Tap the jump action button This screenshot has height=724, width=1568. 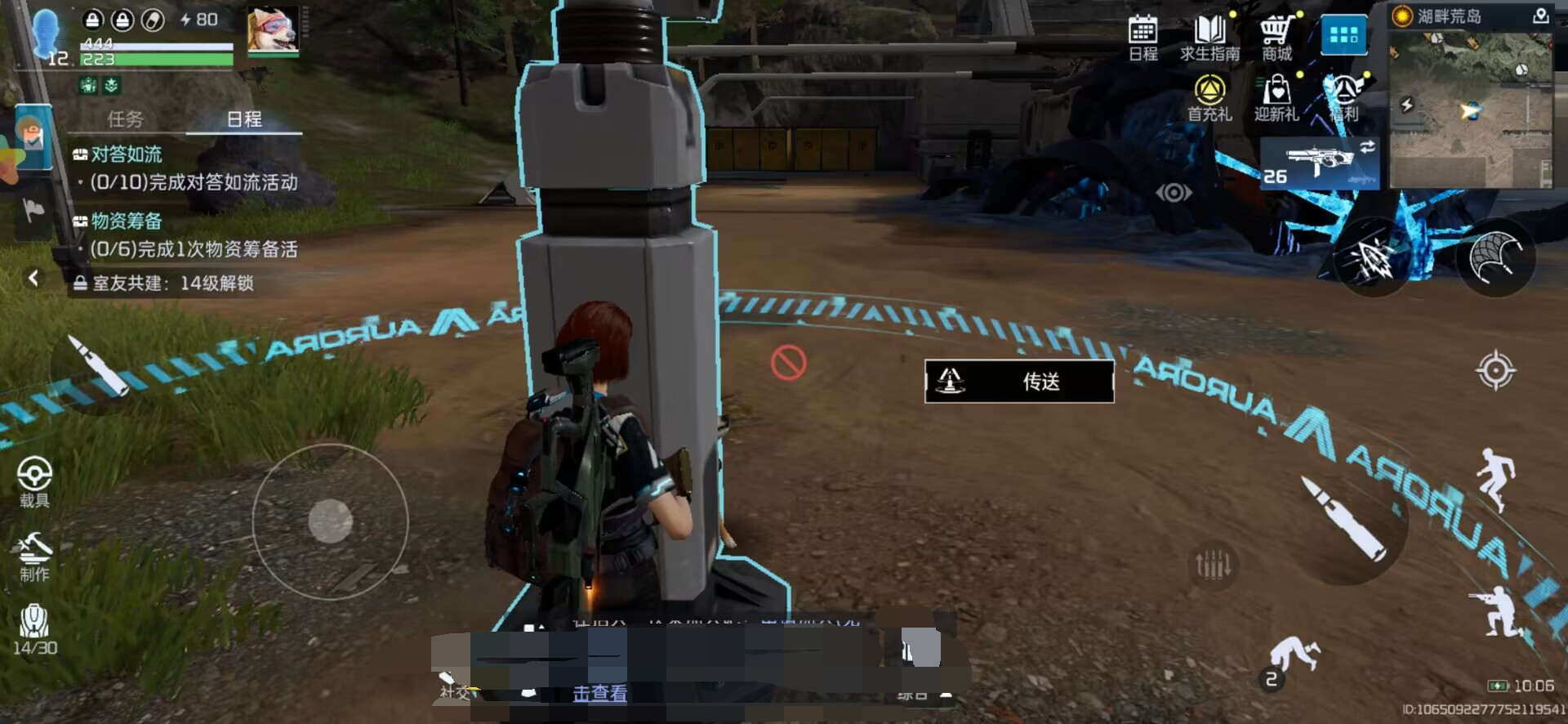[1496, 478]
